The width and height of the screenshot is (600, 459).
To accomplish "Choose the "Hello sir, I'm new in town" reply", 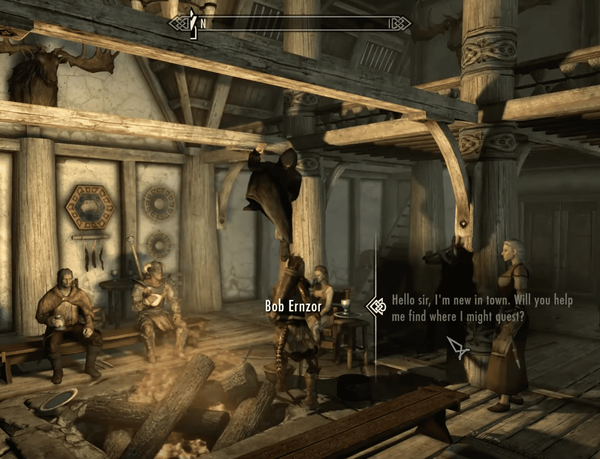I will click(458, 307).
